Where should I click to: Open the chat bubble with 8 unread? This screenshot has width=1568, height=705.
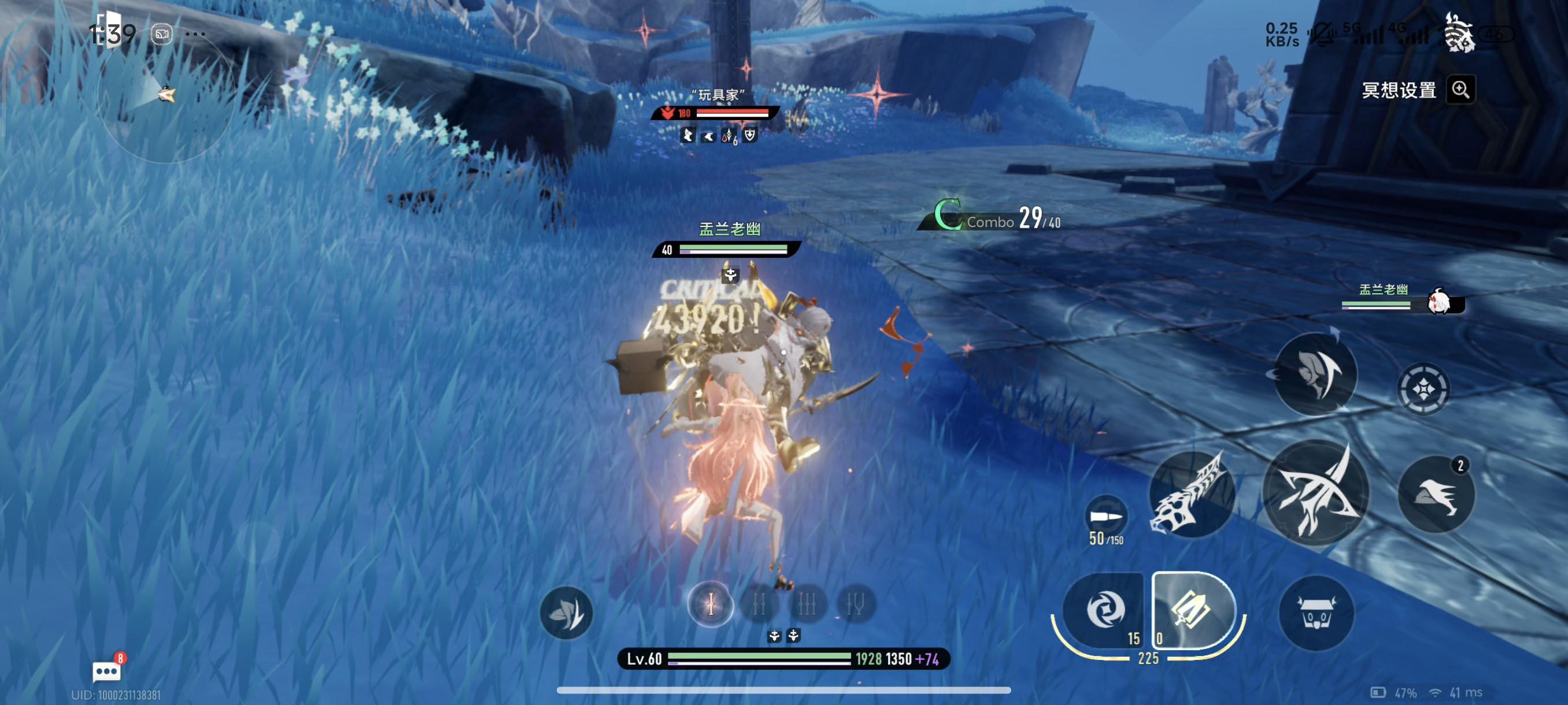pyautogui.click(x=106, y=671)
